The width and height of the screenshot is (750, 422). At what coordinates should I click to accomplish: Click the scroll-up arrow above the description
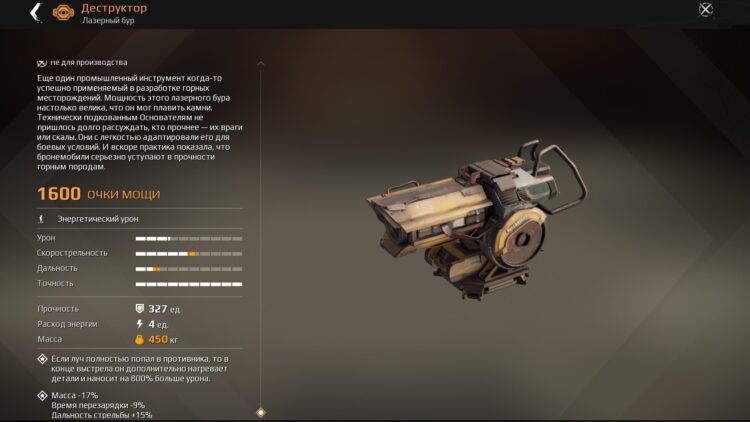coord(261,63)
